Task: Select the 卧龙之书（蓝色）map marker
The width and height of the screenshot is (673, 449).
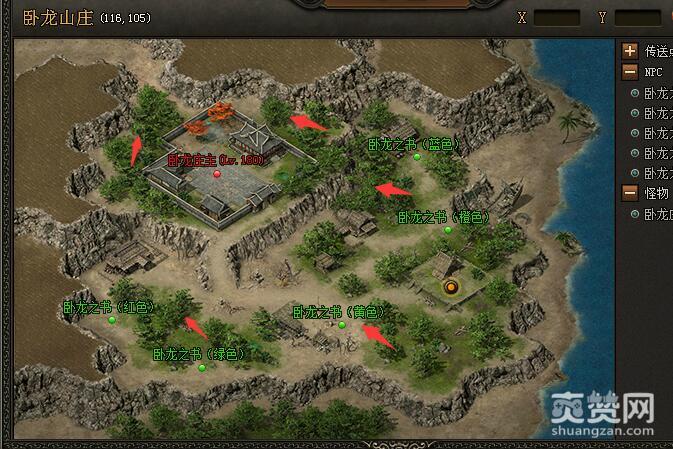Action: tap(417, 157)
